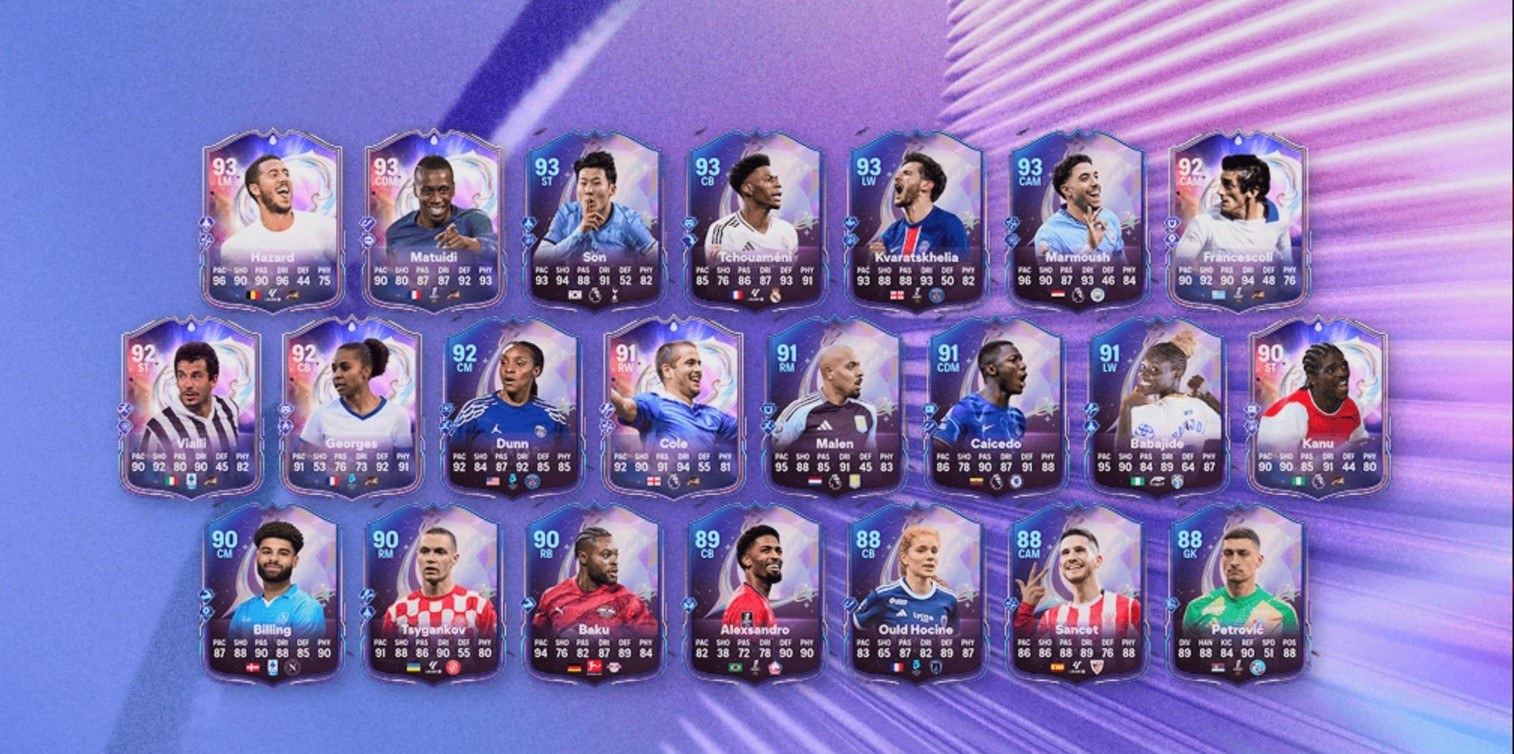Choose the Marmoush CAM card
The image size is (1514, 754).
click(x=1076, y=220)
